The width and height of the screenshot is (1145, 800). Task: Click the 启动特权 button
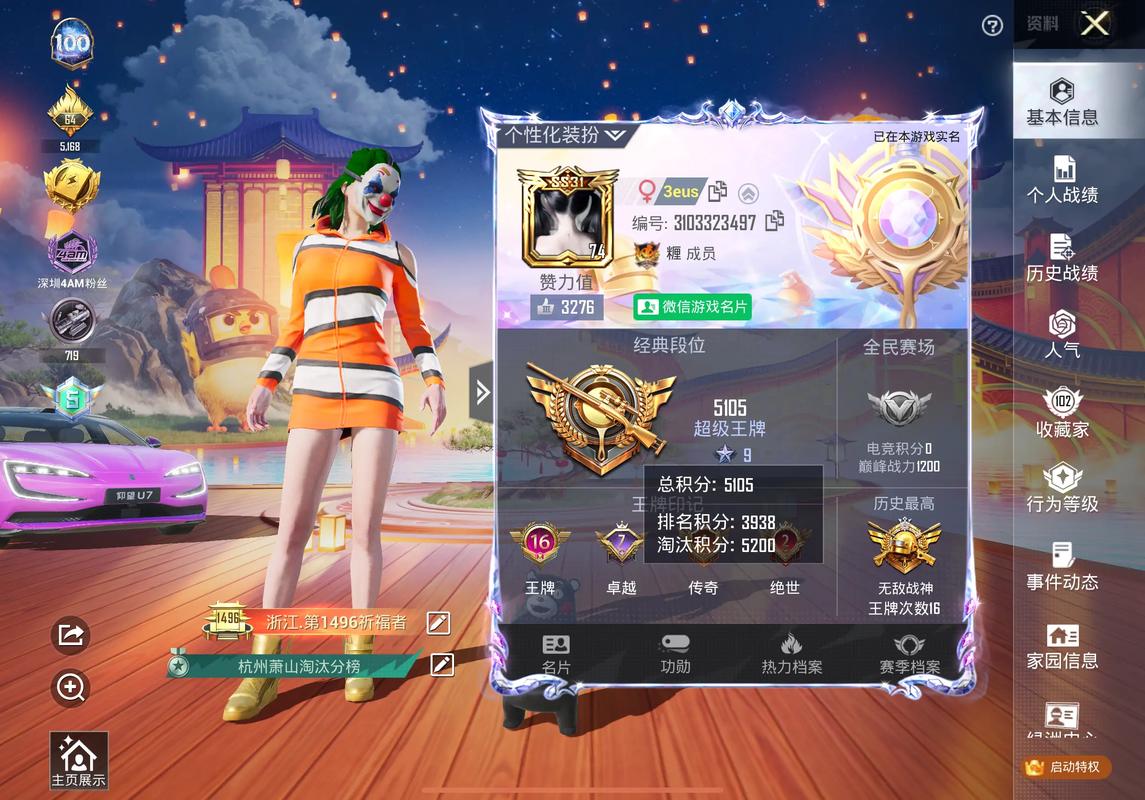[1066, 767]
